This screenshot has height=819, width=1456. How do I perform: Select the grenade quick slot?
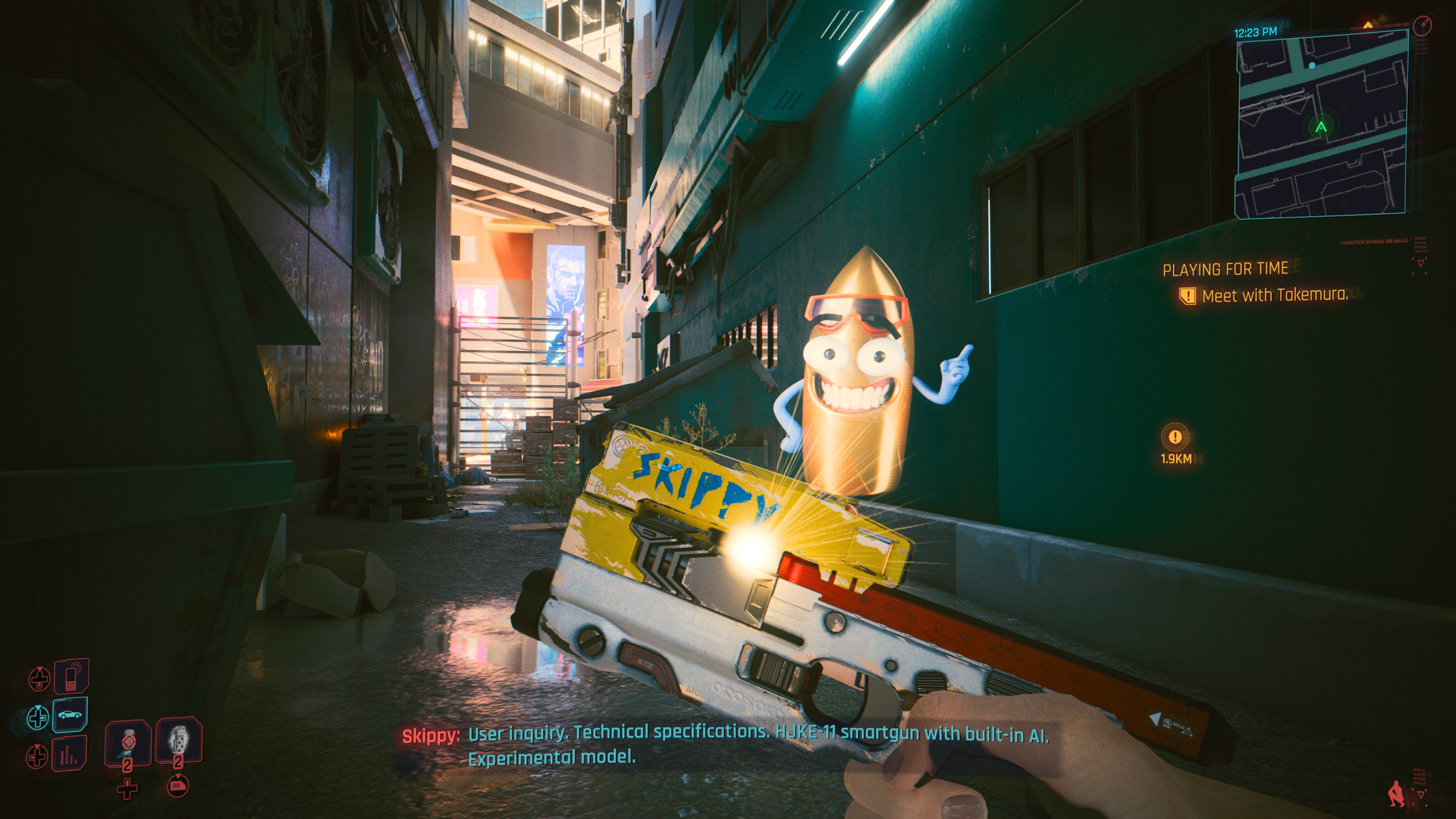[x=178, y=742]
